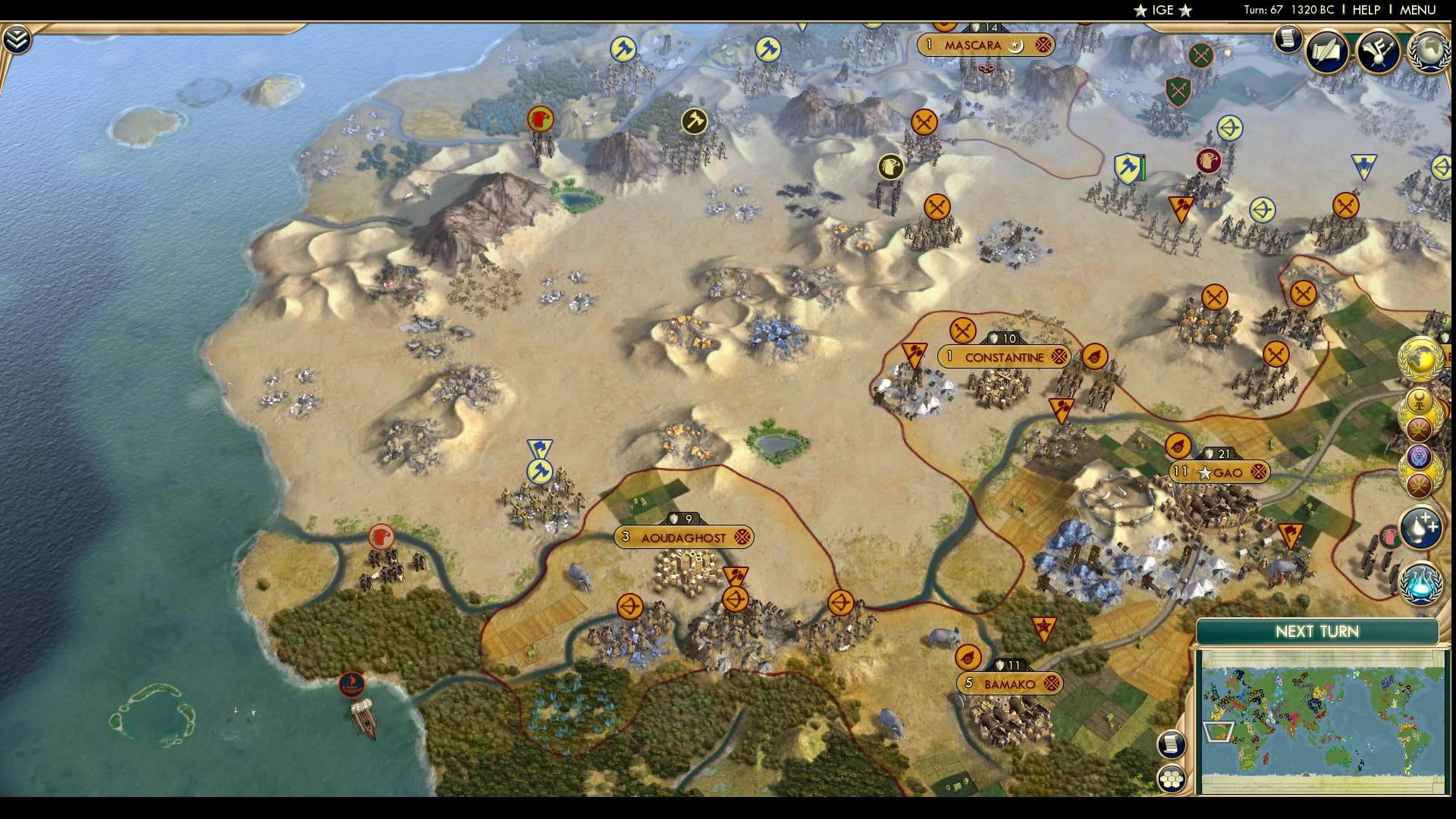1456x819 pixels.
Task: Open the golden globe notification on right edge
Action: point(1420,359)
